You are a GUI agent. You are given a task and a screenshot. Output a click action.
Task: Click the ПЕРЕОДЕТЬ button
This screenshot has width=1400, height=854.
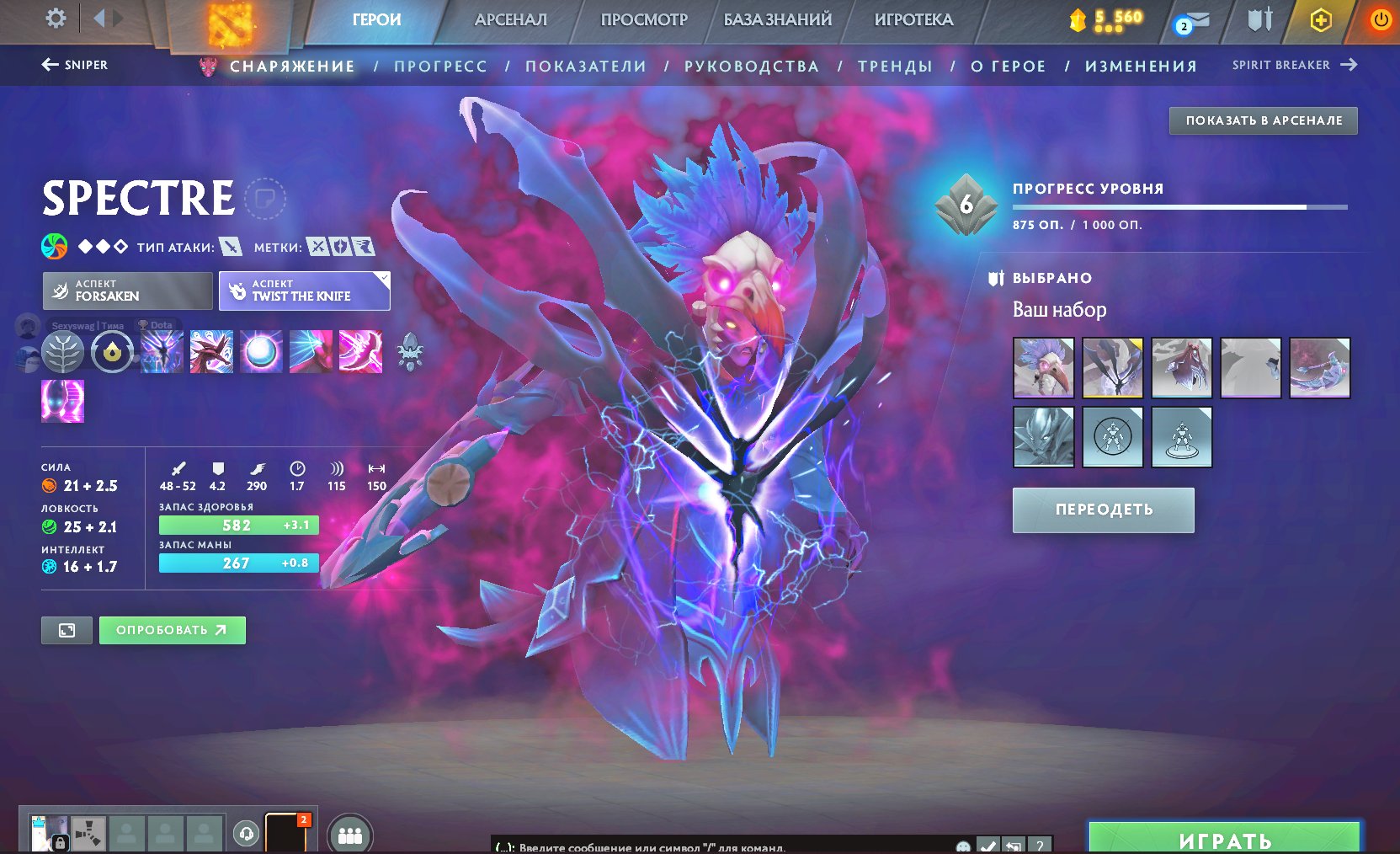coord(1103,509)
